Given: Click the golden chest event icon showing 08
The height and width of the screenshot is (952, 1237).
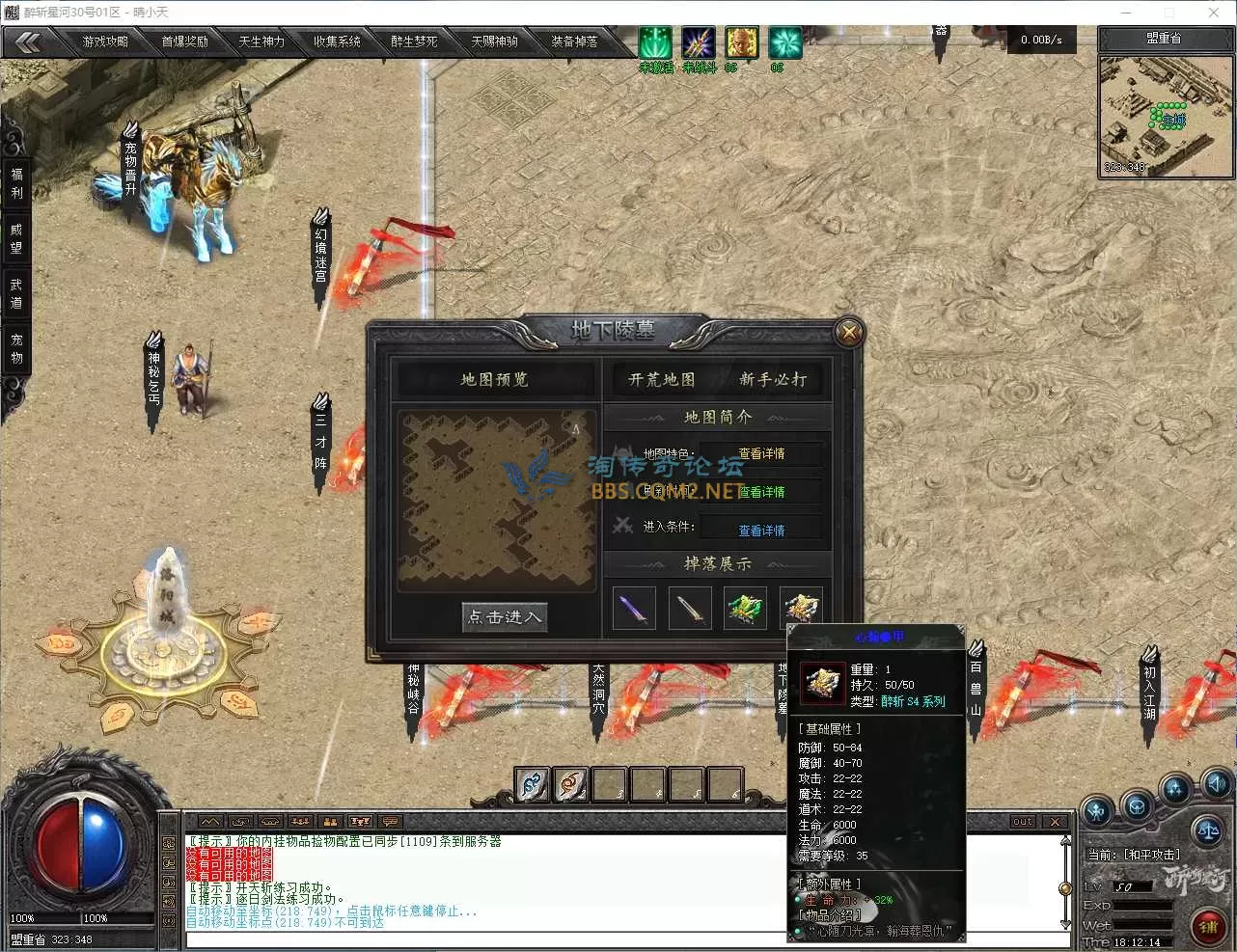Looking at the screenshot, I should click(742, 42).
